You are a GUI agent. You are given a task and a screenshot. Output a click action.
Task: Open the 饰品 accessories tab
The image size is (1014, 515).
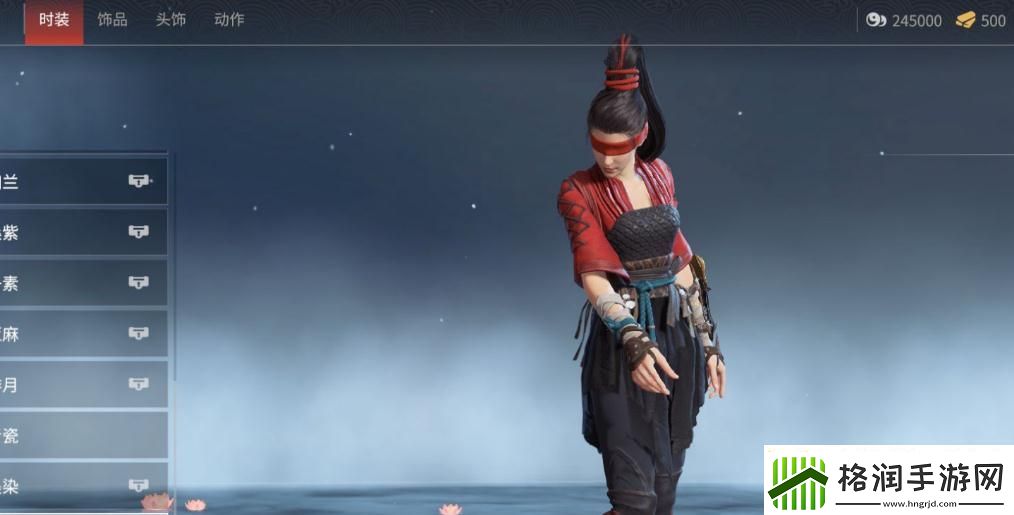(x=112, y=20)
